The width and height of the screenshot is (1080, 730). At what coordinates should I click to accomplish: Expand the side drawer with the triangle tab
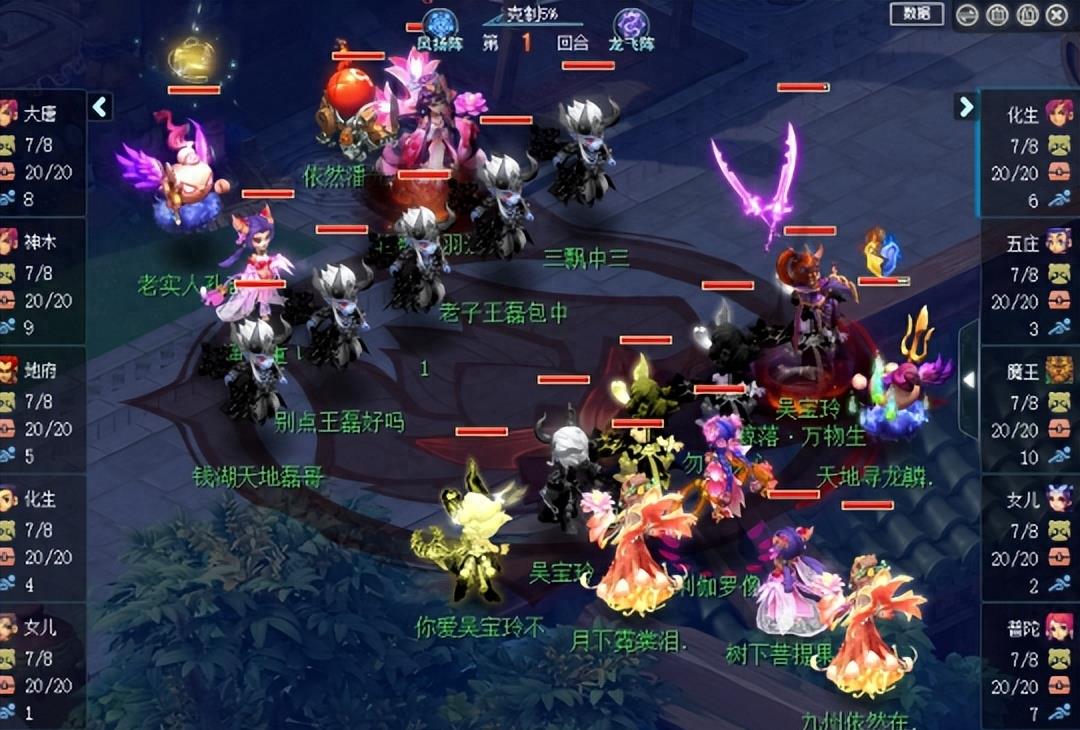pos(968,380)
